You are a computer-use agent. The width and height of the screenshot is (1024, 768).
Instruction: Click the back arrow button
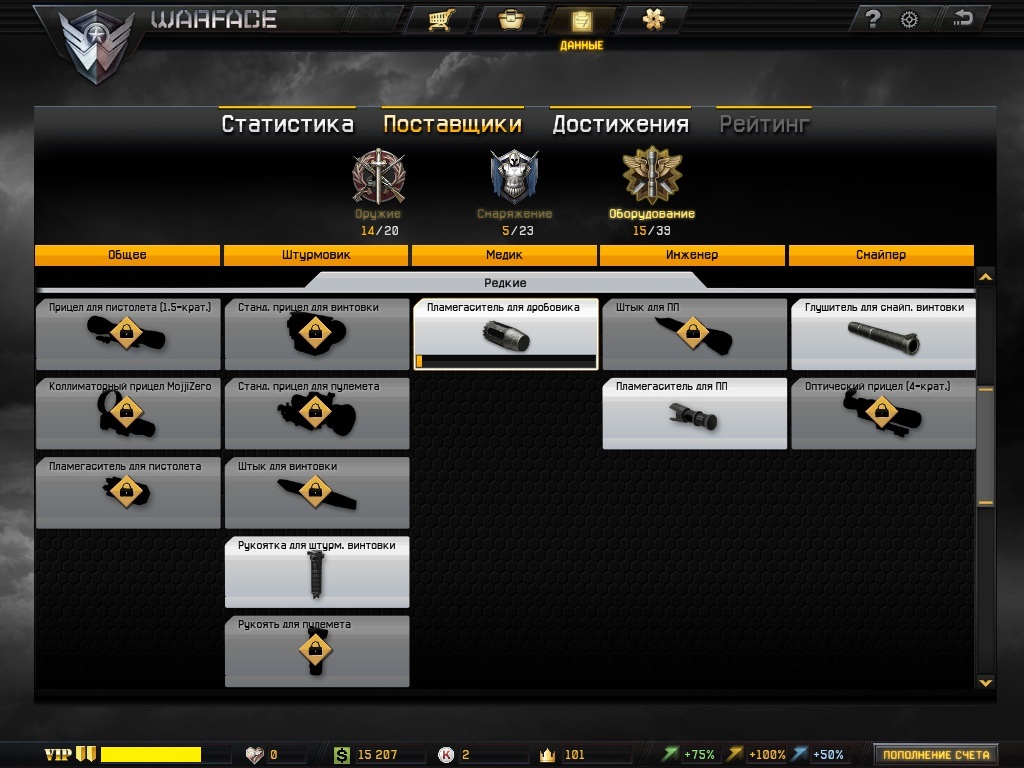[x=963, y=19]
